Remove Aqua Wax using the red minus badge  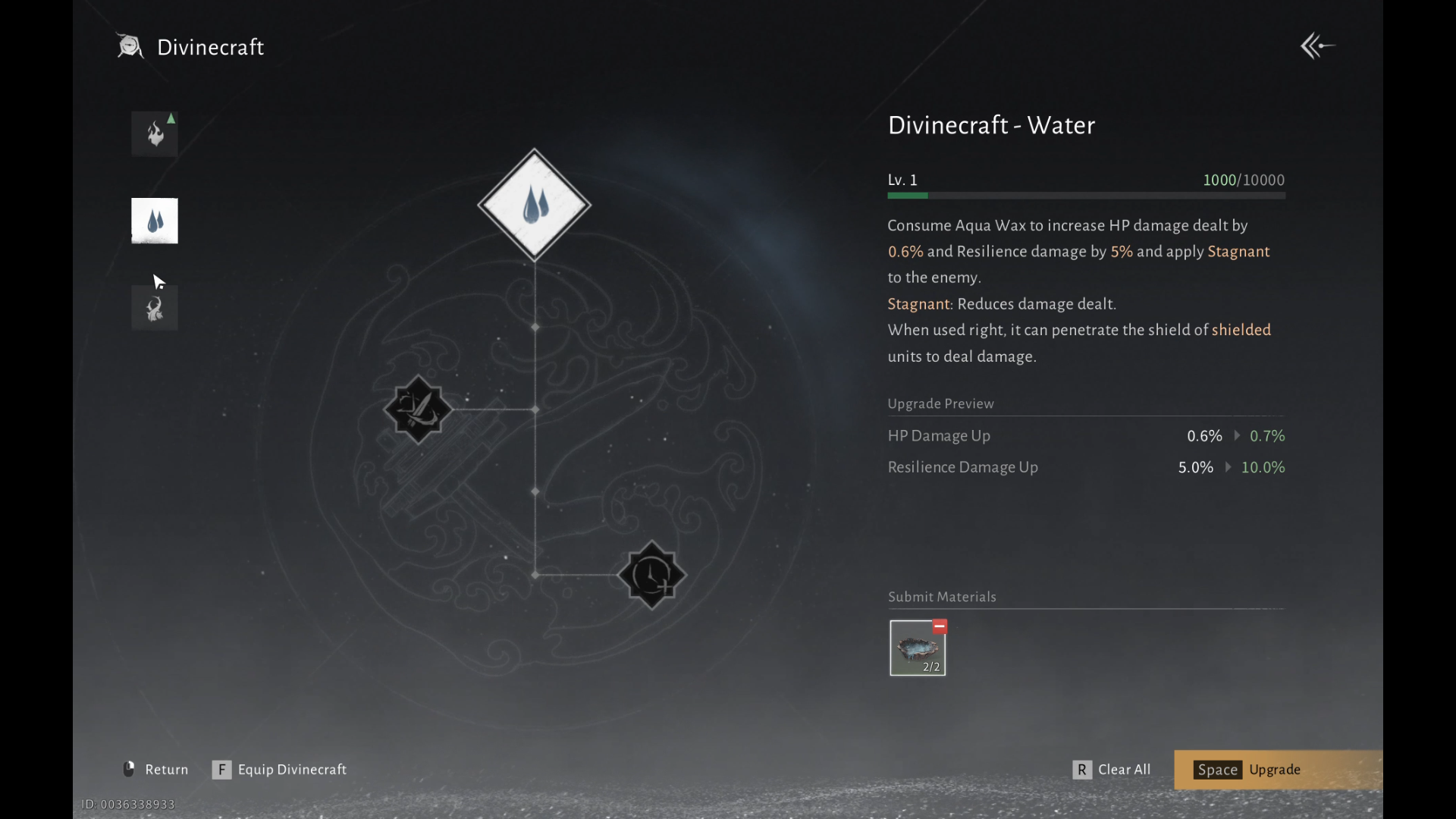pos(940,627)
